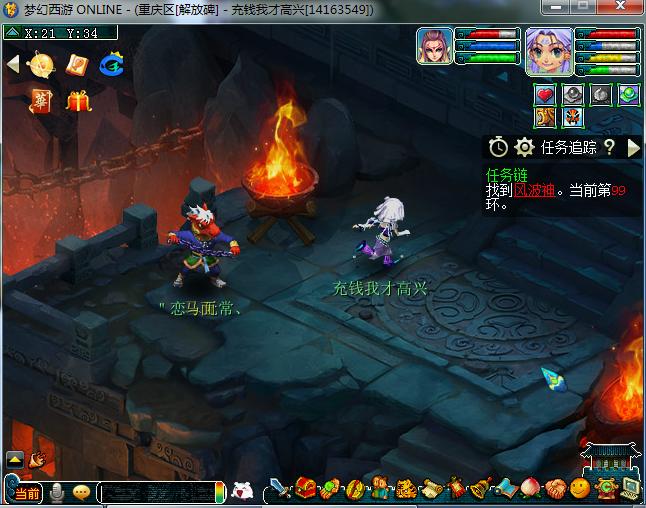Screen dimensions: 646x508
Task: Click the opera mask buff icon
Action: pos(572,118)
